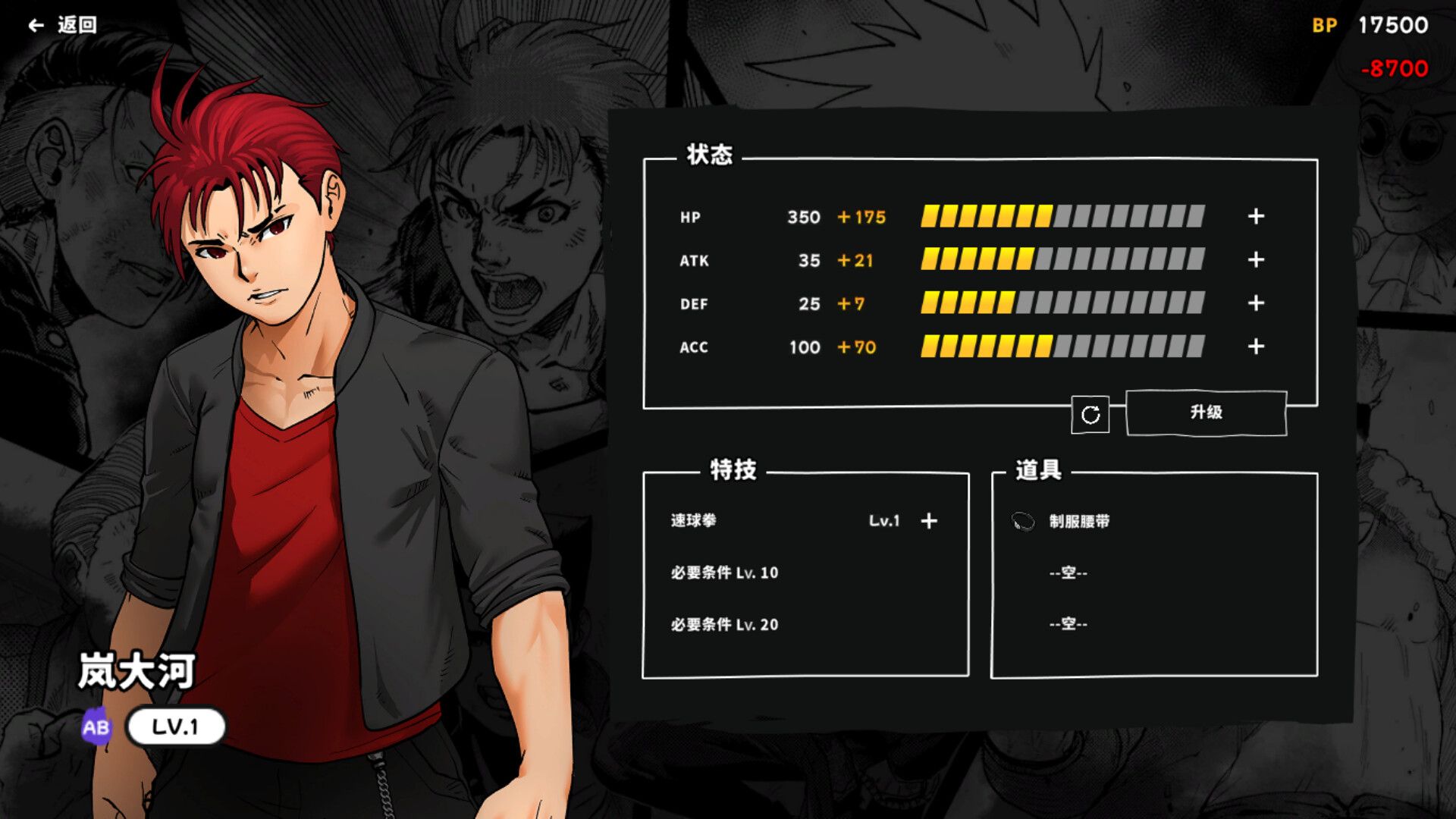Click the plus next to 速球拳 Lv.1
Screen dimensions: 1456x819
click(x=927, y=521)
